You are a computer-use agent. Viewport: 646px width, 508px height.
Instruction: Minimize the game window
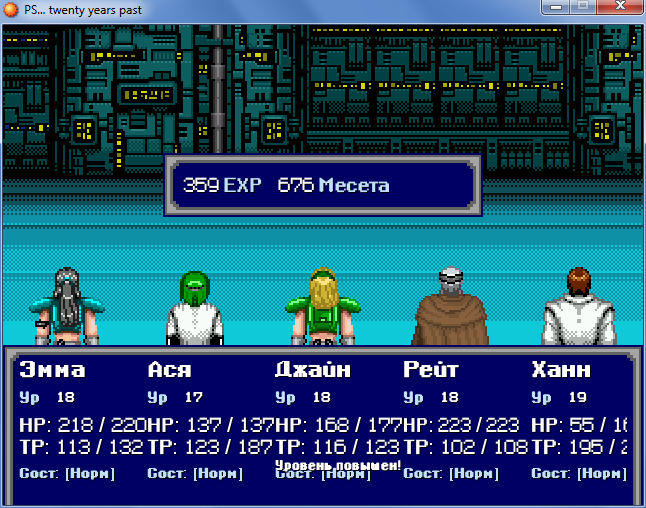click(x=554, y=8)
